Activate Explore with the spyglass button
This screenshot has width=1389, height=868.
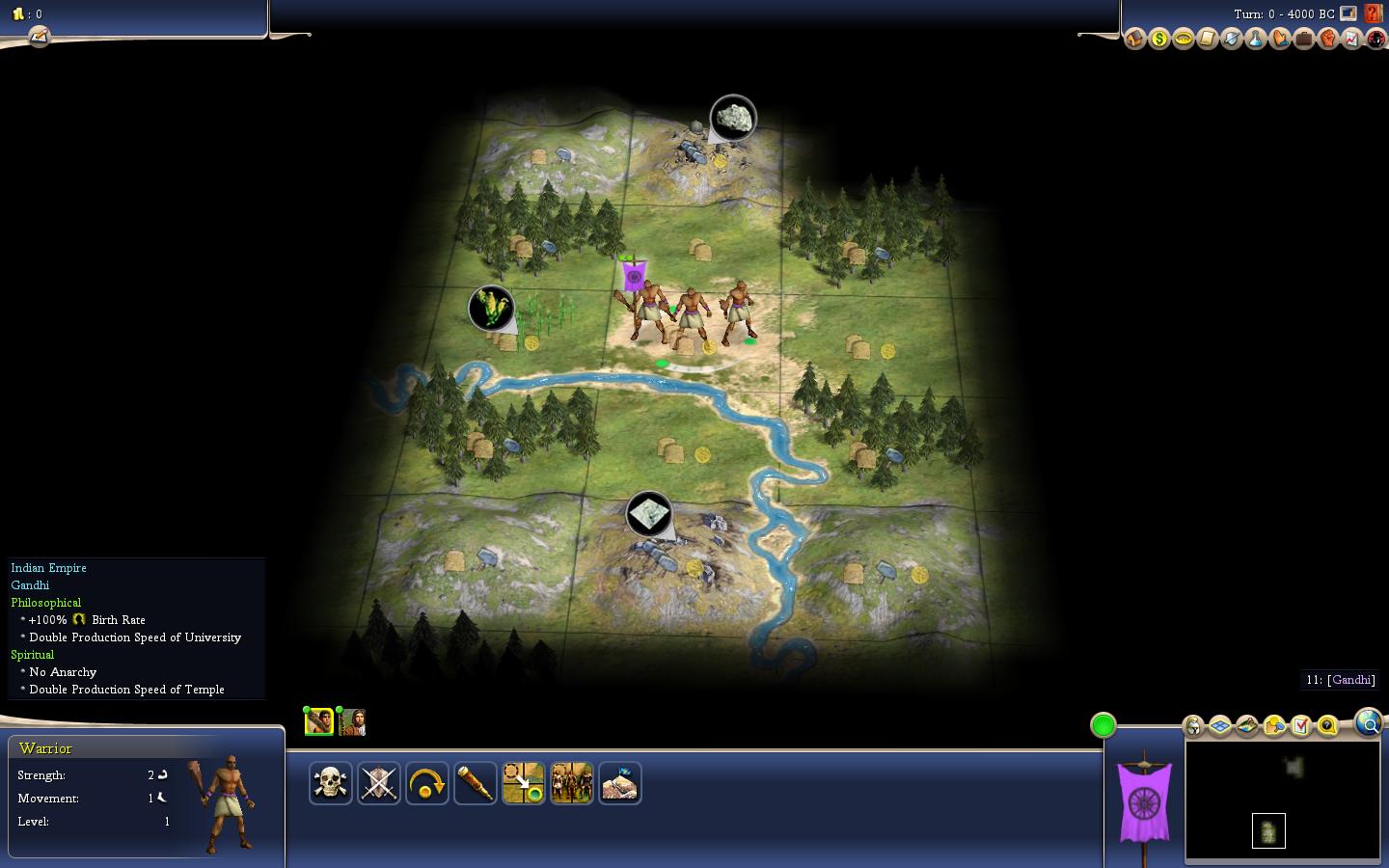[x=476, y=783]
